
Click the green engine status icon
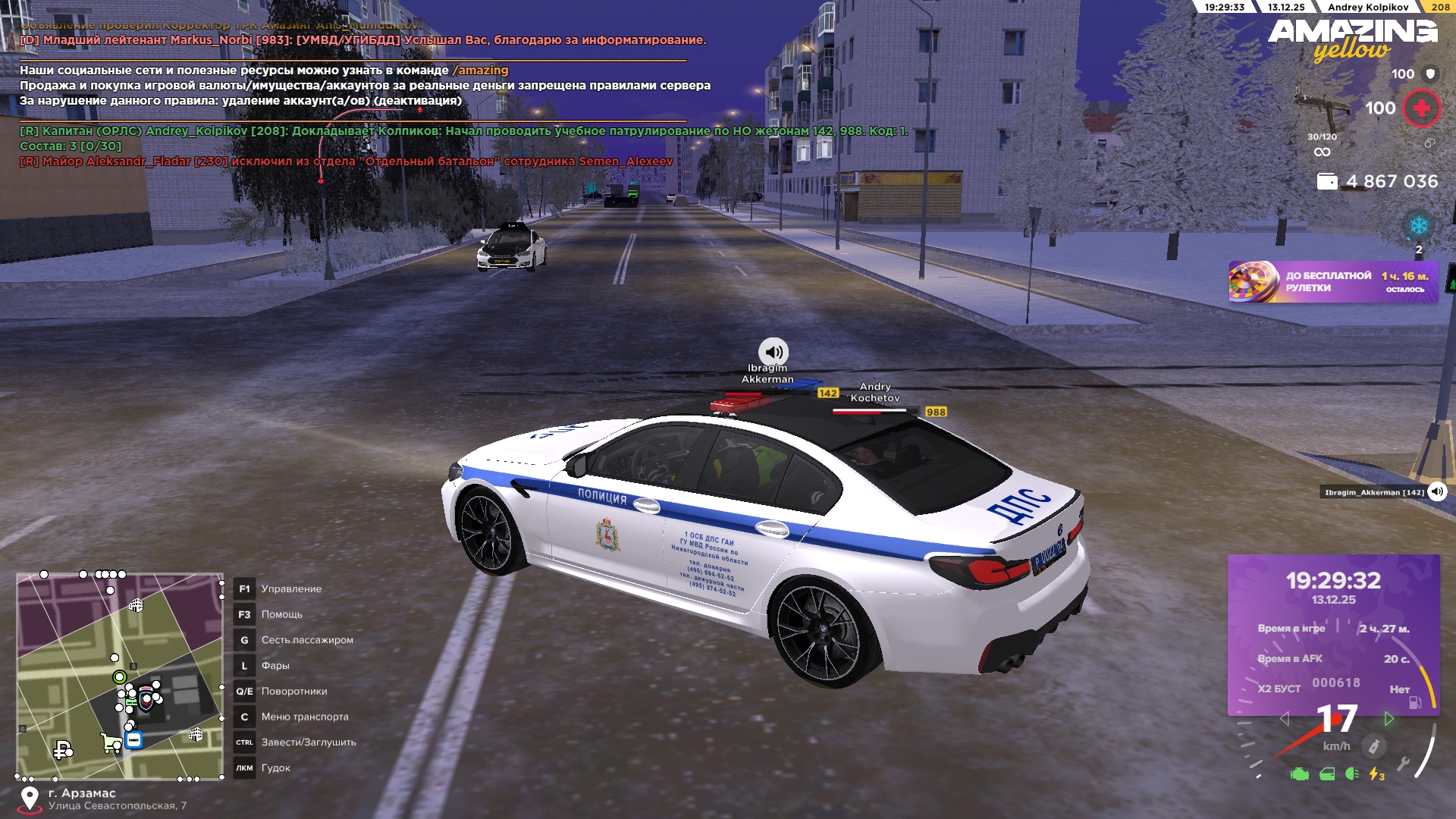pos(1299,774)
